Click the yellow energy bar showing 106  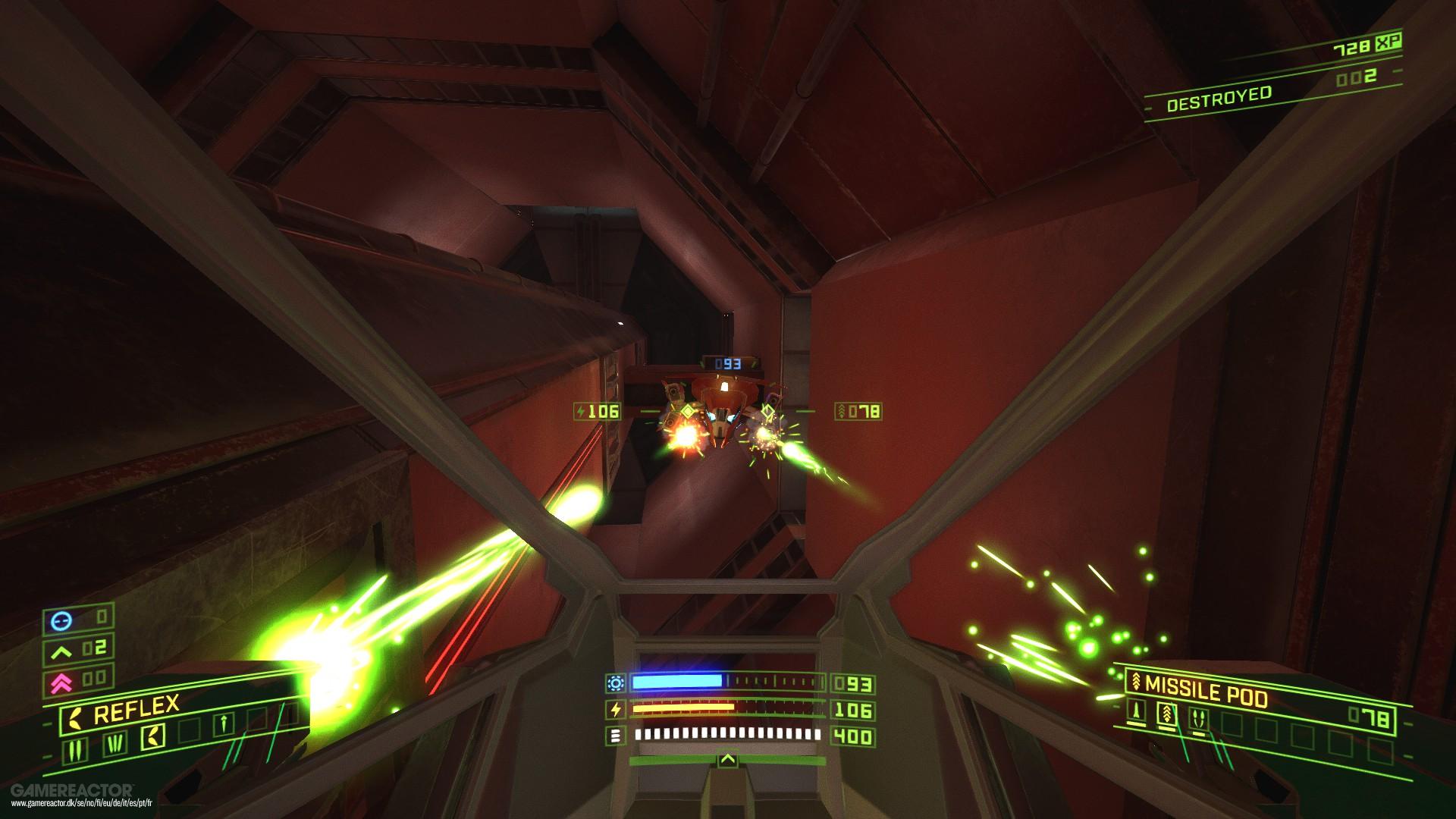[x=682, y=708]
